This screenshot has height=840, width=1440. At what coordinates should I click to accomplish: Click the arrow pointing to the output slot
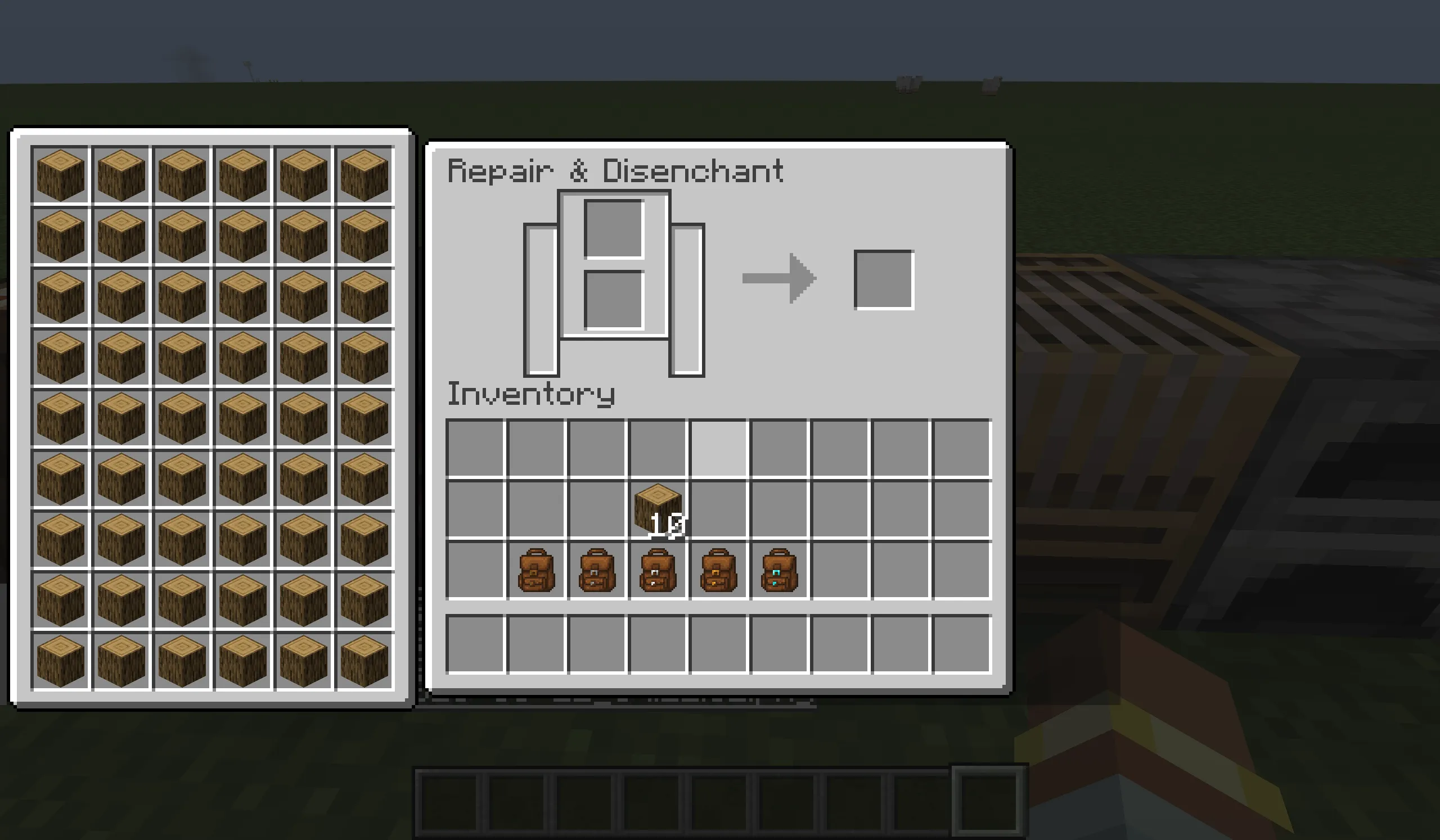point(780,278)
